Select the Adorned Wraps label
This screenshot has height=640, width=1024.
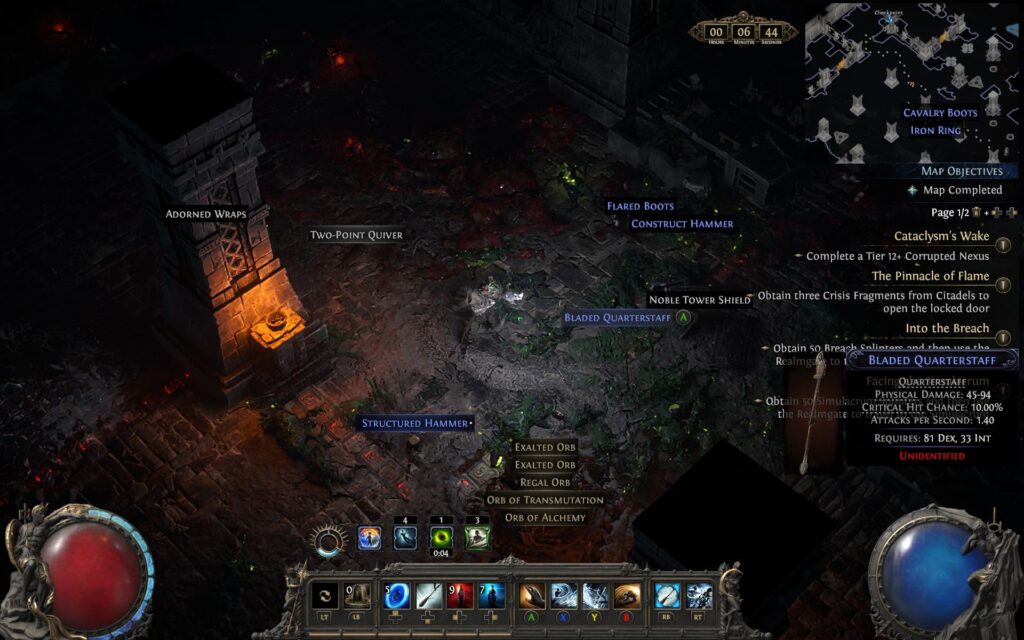(206, 214)
